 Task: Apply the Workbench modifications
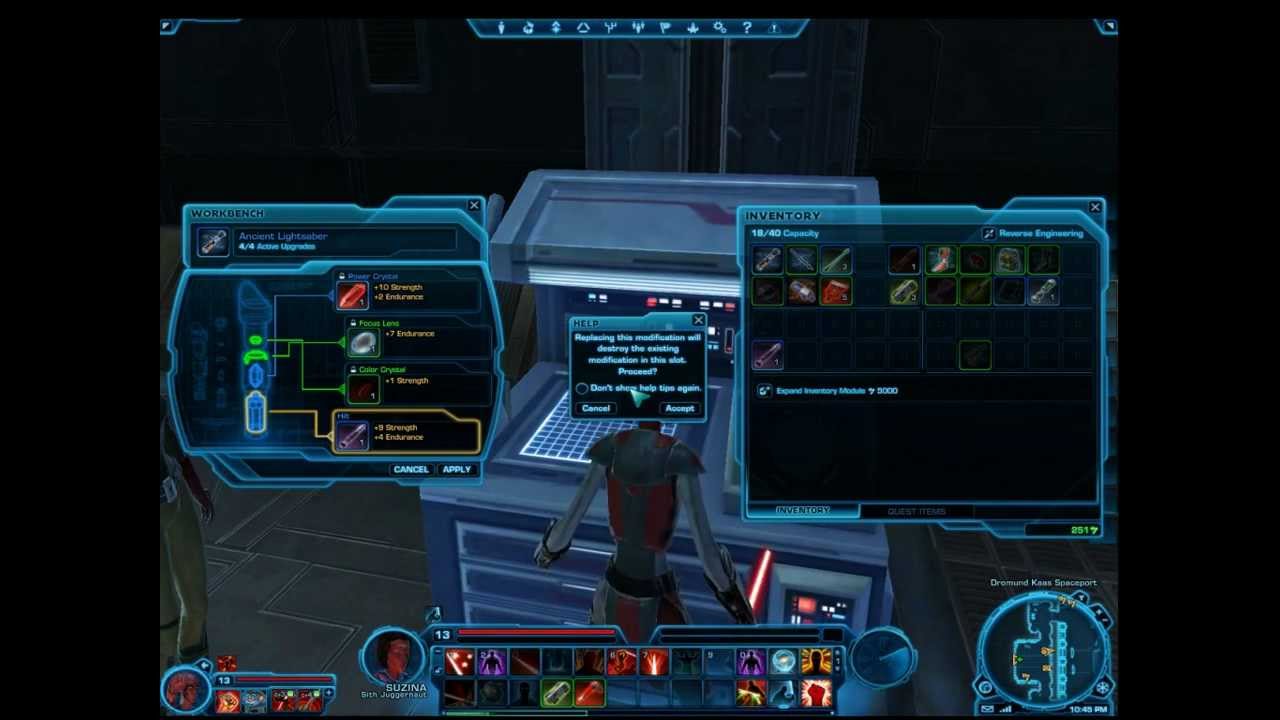tap(456, 469)
